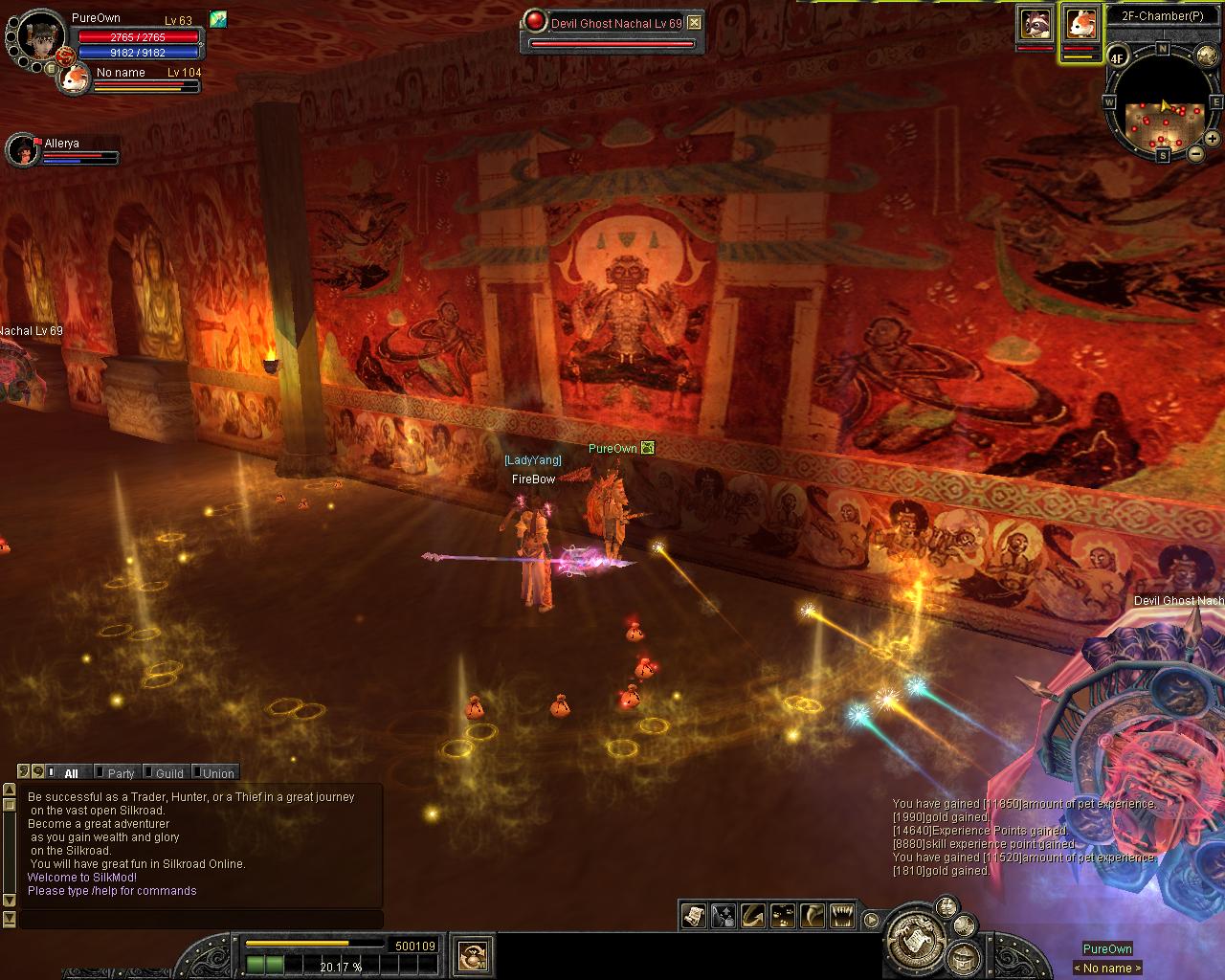Close the Devil Ghost Nachal target frame
Screen dimensions: 1225x980
695,23
